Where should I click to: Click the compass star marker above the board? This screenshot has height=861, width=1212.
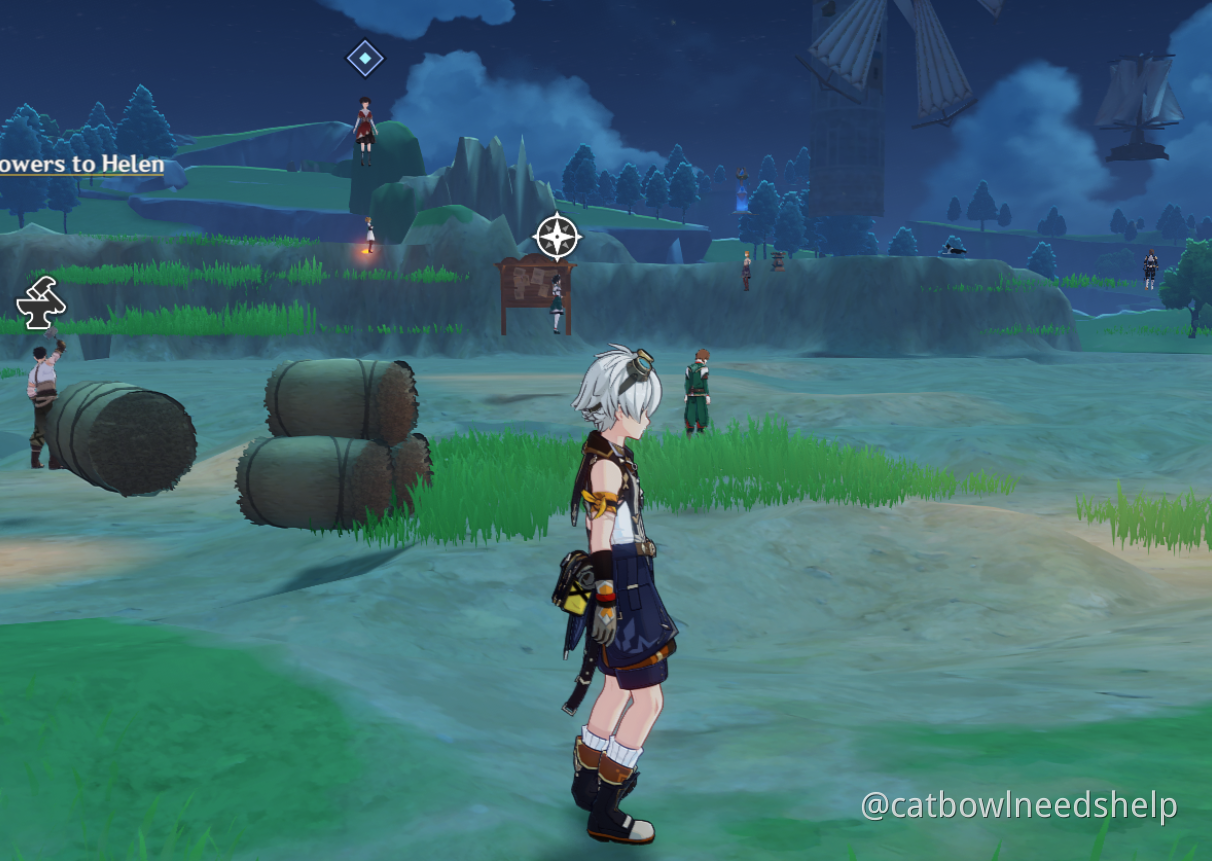557,237
